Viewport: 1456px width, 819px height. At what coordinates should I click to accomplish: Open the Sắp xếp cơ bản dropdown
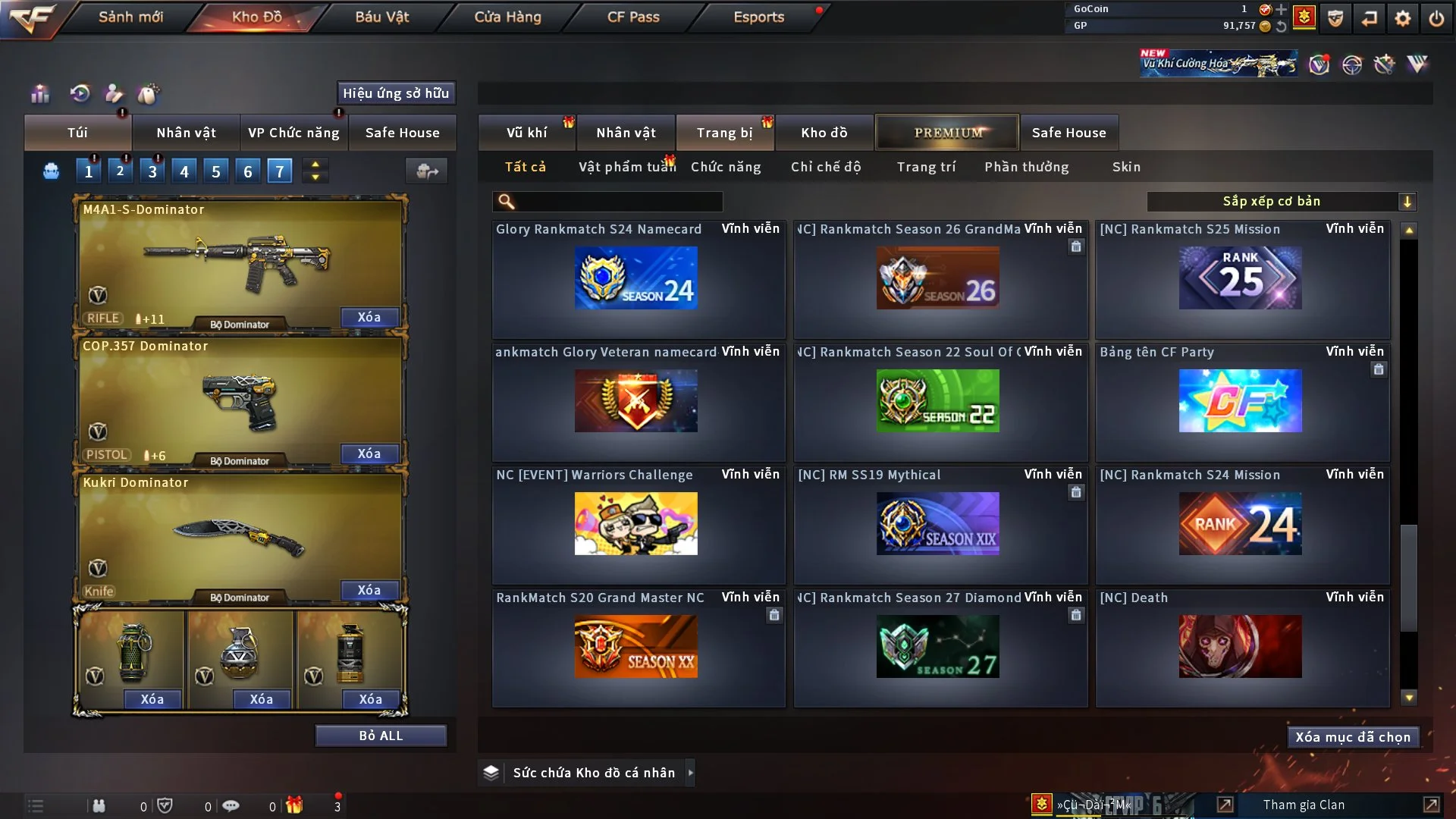(1281, 202)
